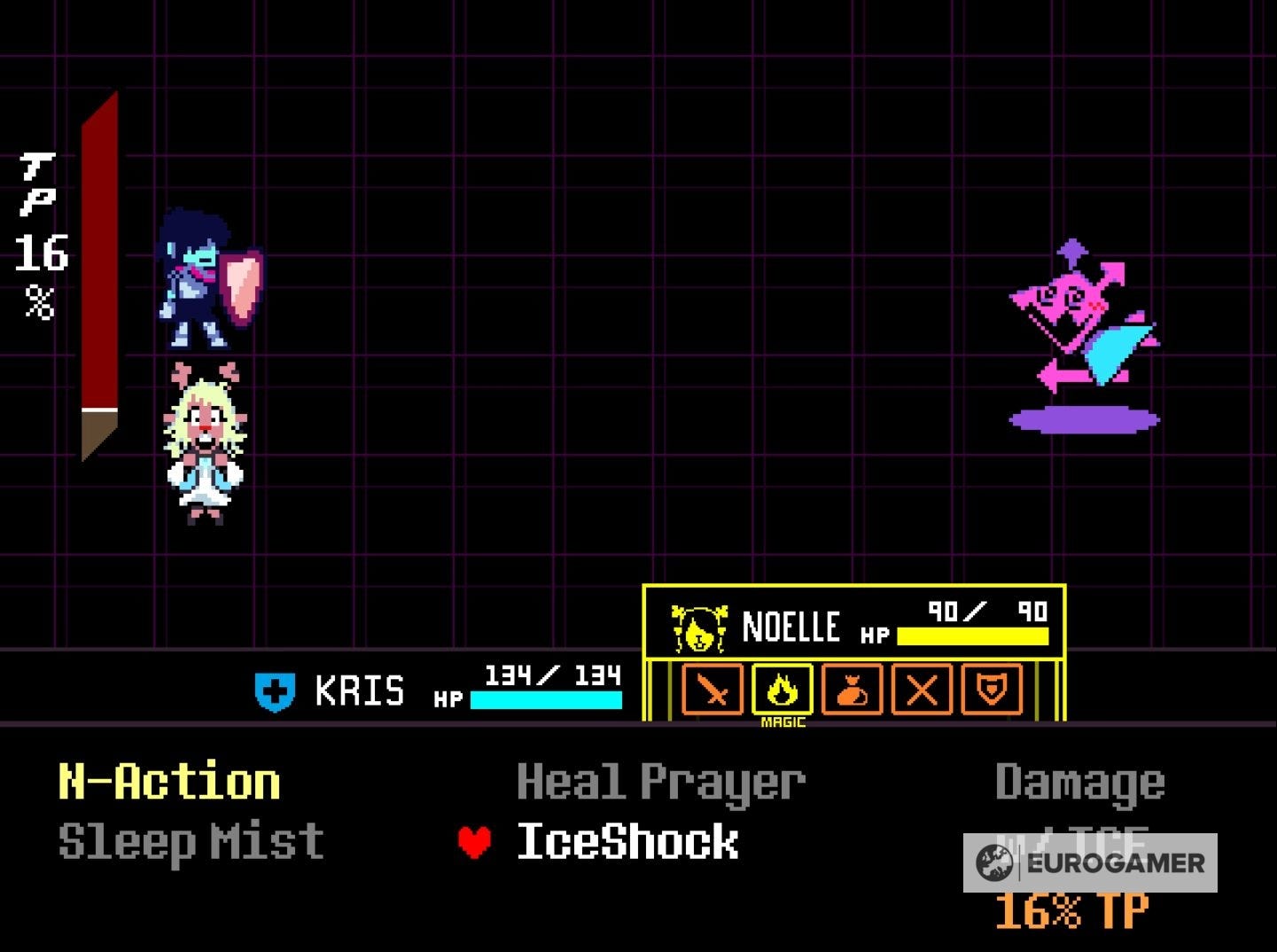This screenshot has height=952, width=1277.
Task: Click the NOELLE name label
Action: coord(791,625)
